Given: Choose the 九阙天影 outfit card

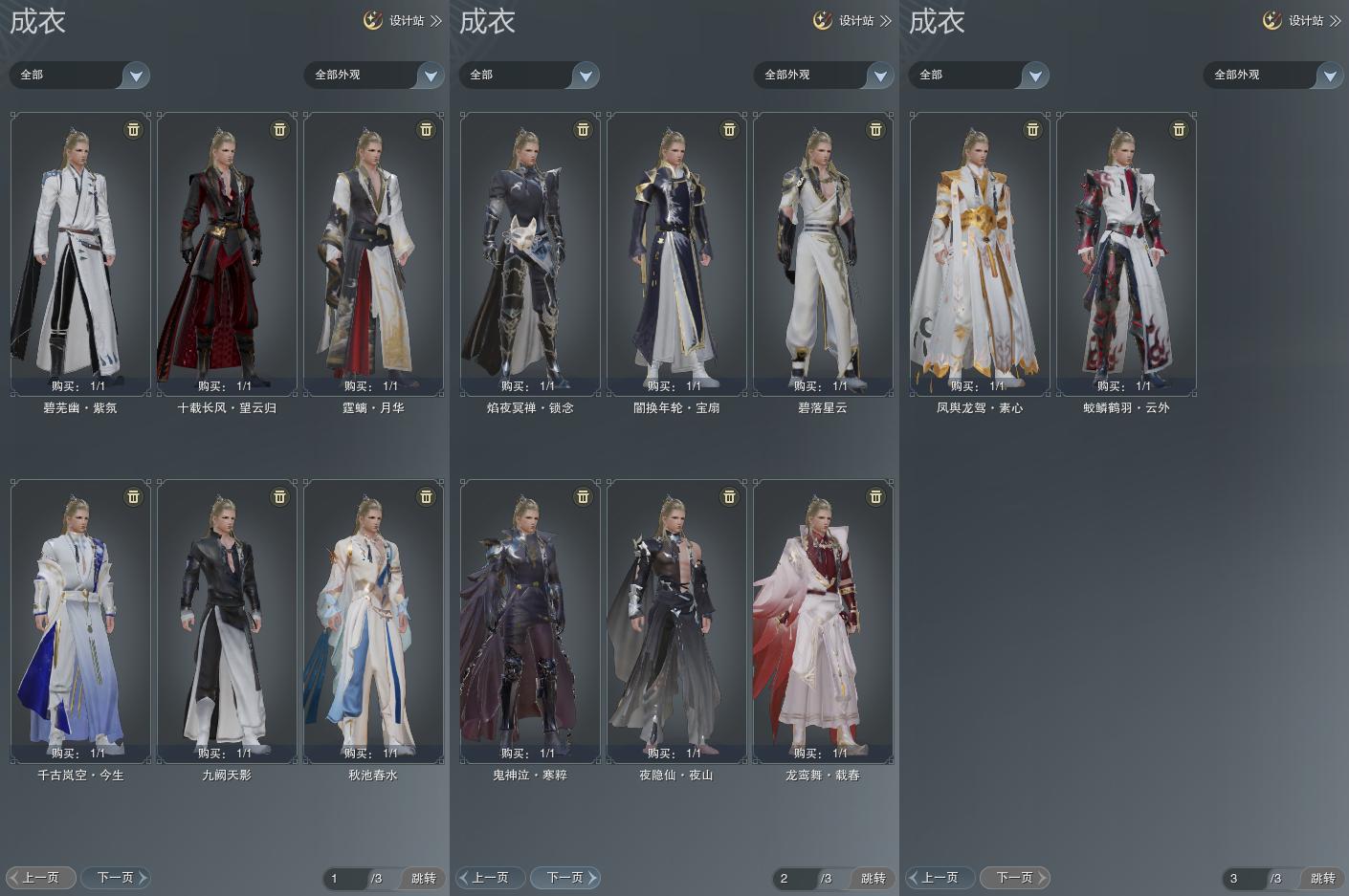Looking at the screenshot, I should [227, 621].
